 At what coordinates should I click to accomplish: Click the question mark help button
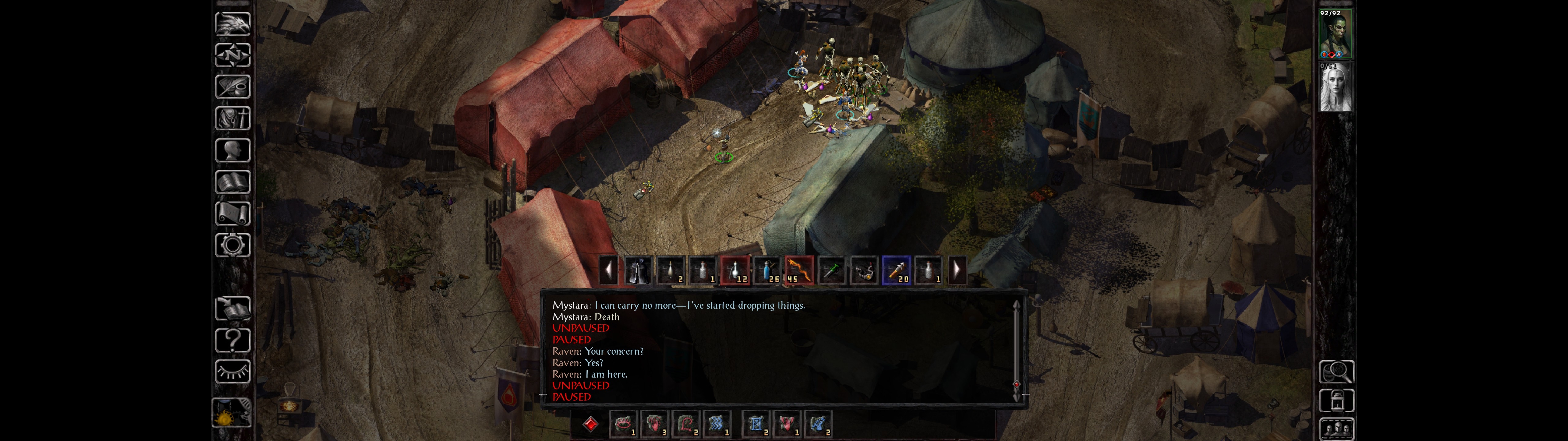pos(232,340)
